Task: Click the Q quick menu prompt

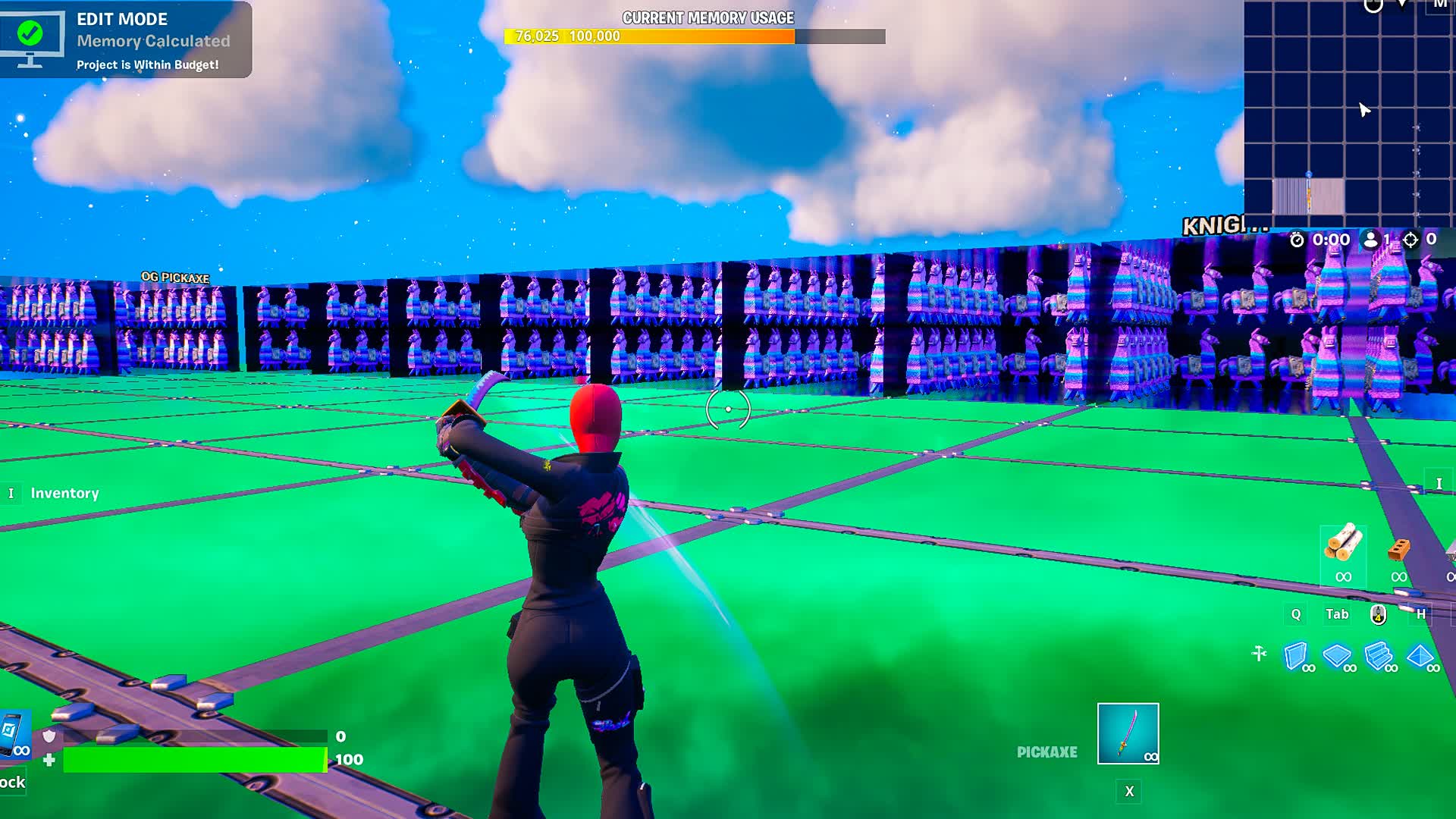Action: pos(1295,616)
